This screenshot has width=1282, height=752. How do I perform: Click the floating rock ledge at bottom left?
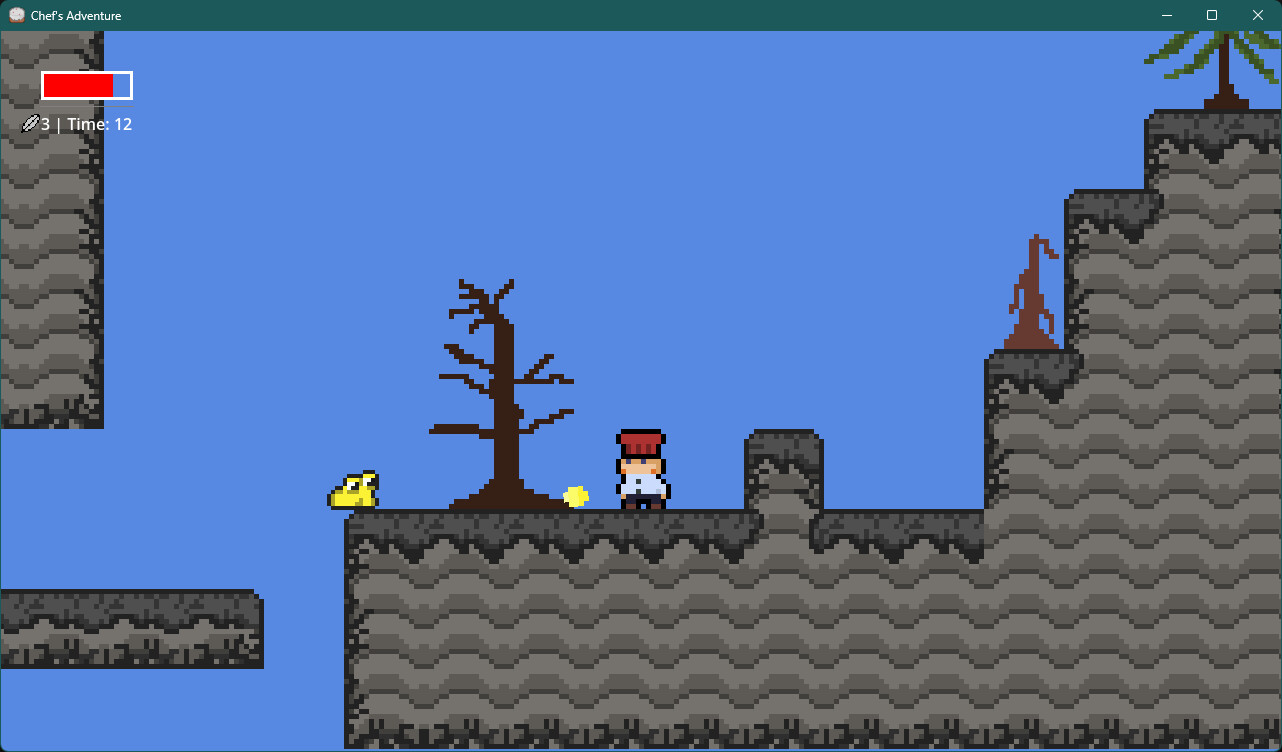click(x=130, y=628)
